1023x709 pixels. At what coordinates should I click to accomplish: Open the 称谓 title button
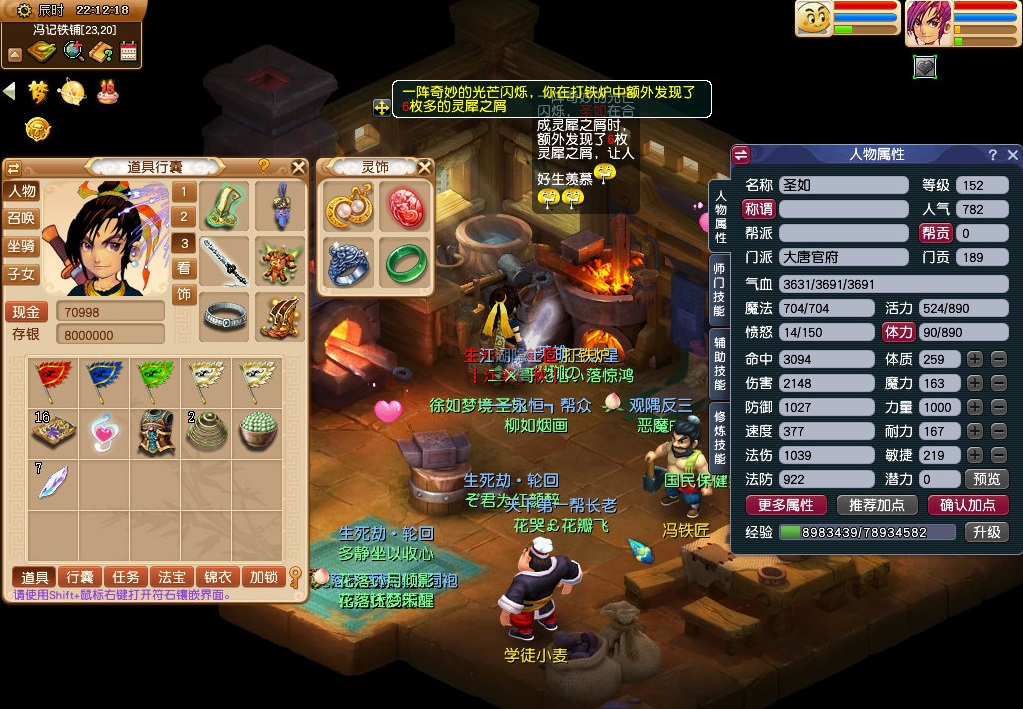point(758,209)
